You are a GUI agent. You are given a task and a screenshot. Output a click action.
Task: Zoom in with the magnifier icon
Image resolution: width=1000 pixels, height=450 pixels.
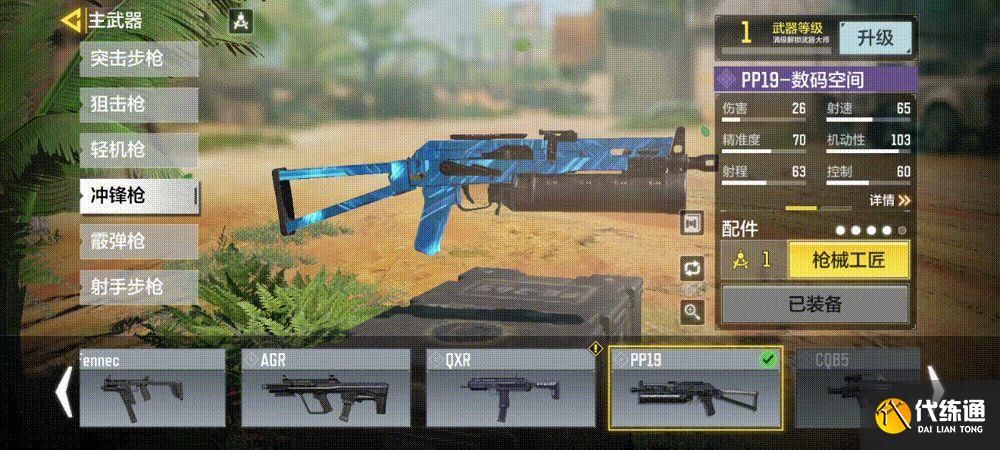[x=691, y=311]
